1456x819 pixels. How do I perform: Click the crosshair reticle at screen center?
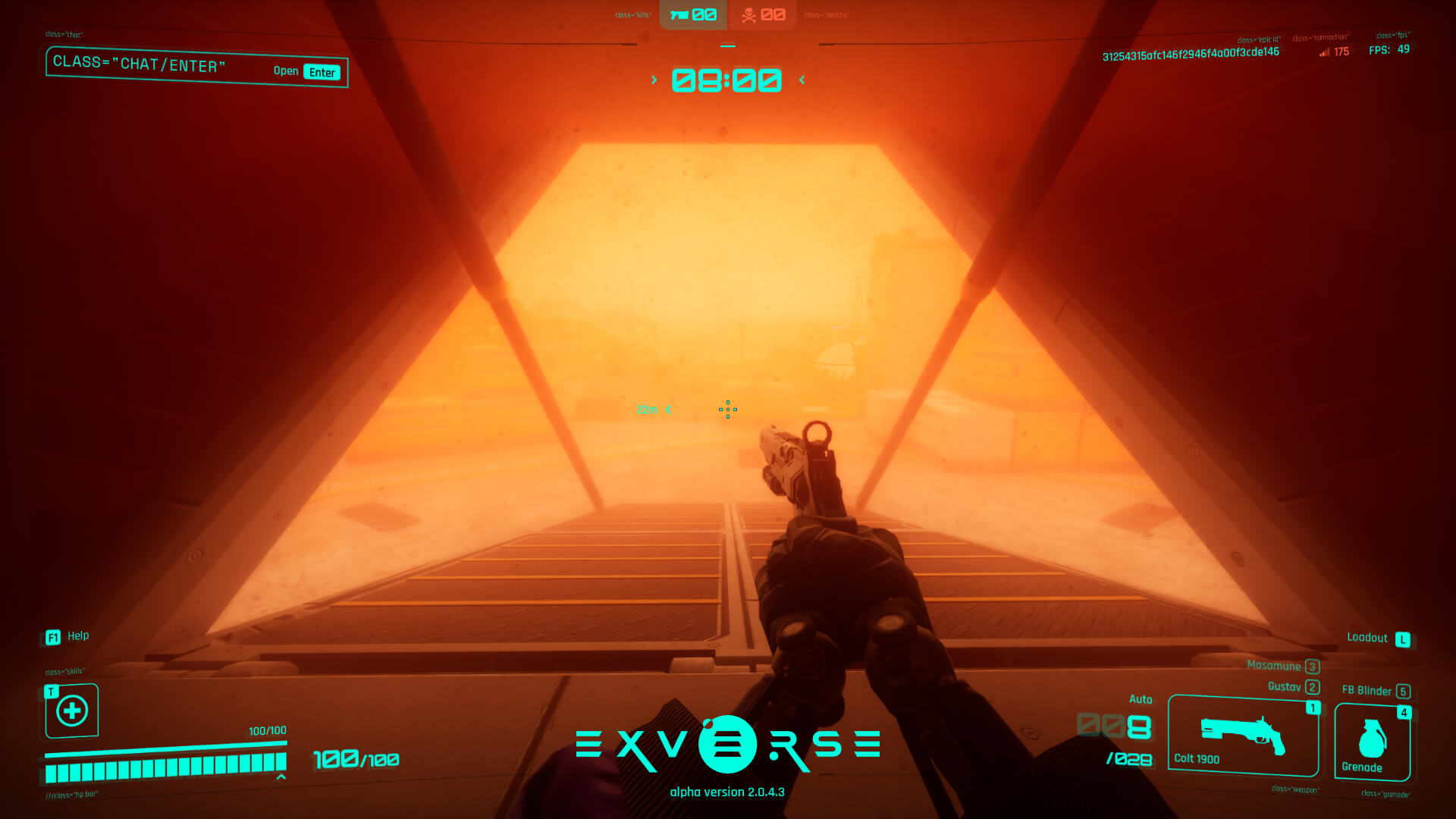(x=727, y=410)
